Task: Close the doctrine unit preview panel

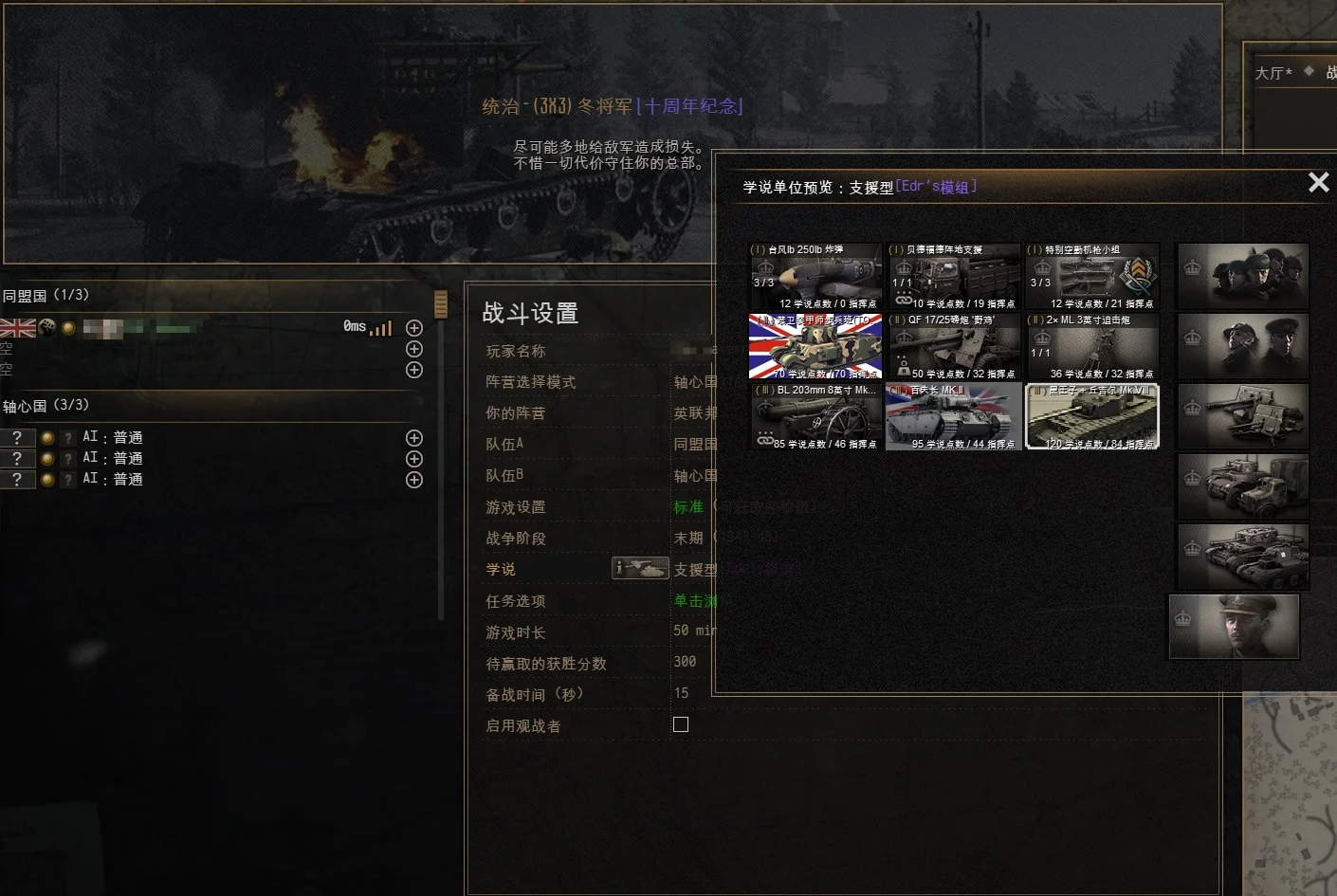Action: [1318, 182]
